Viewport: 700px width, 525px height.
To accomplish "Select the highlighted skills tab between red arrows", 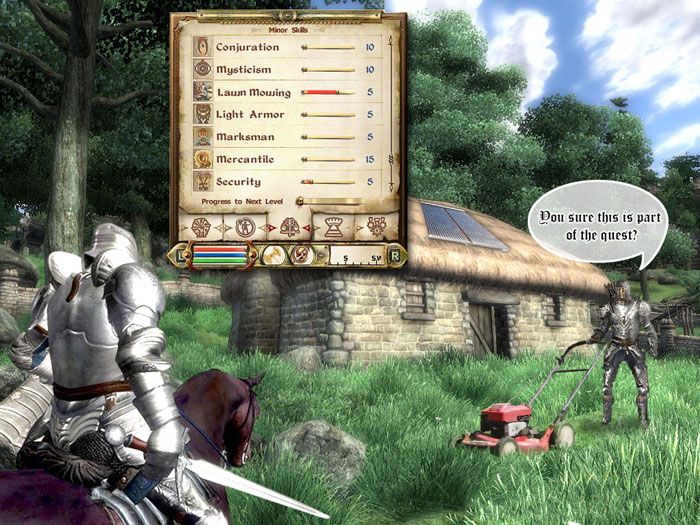I will pos(290,226).
